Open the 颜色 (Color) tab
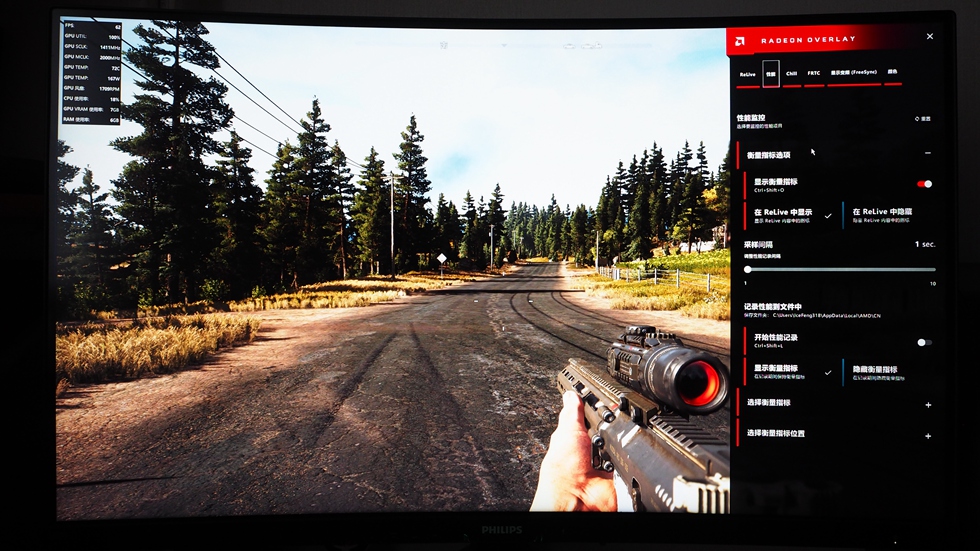 892,73
